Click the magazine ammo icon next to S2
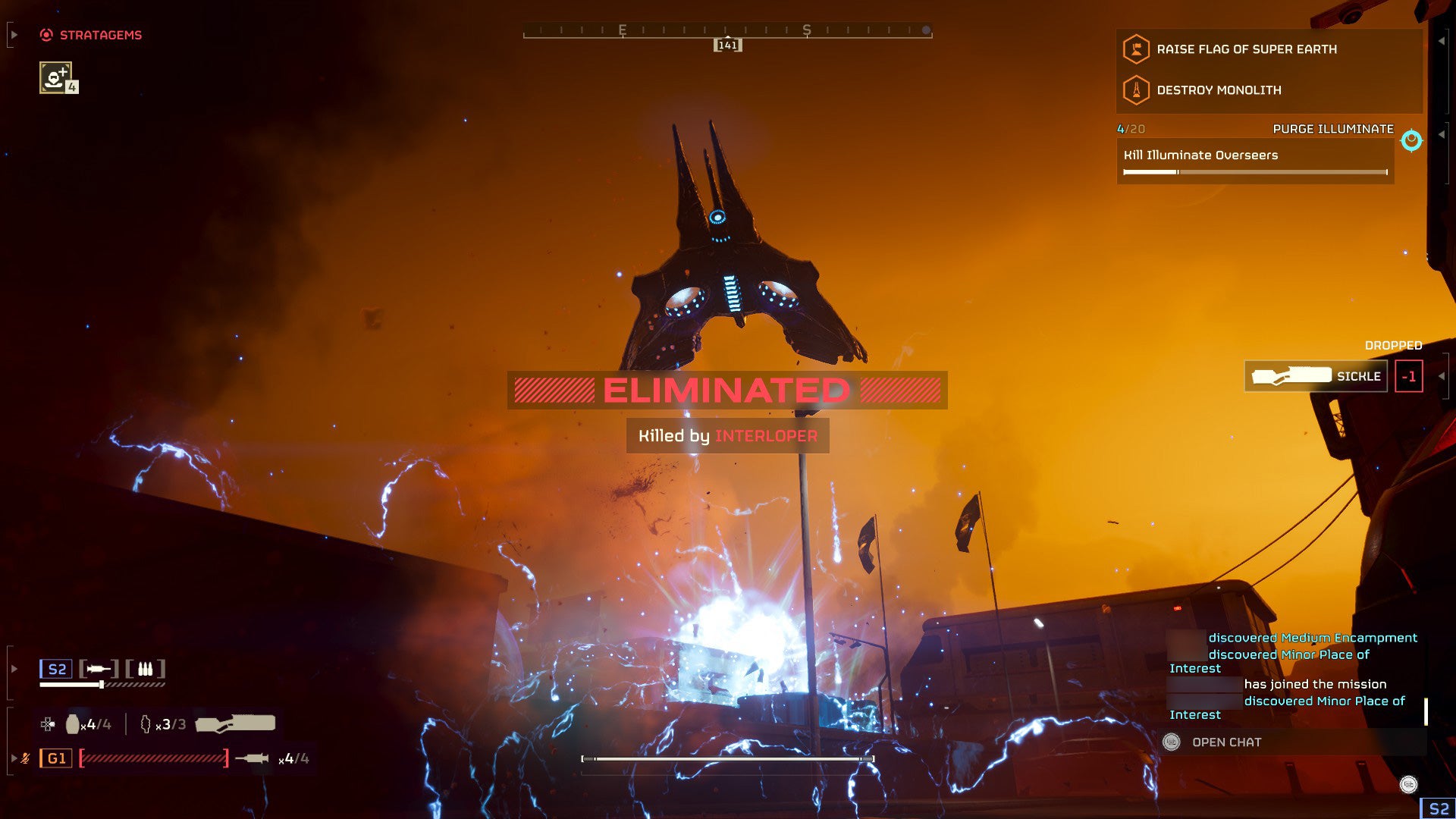Screen dimensions: 1456x819 [x=144, y=669]
